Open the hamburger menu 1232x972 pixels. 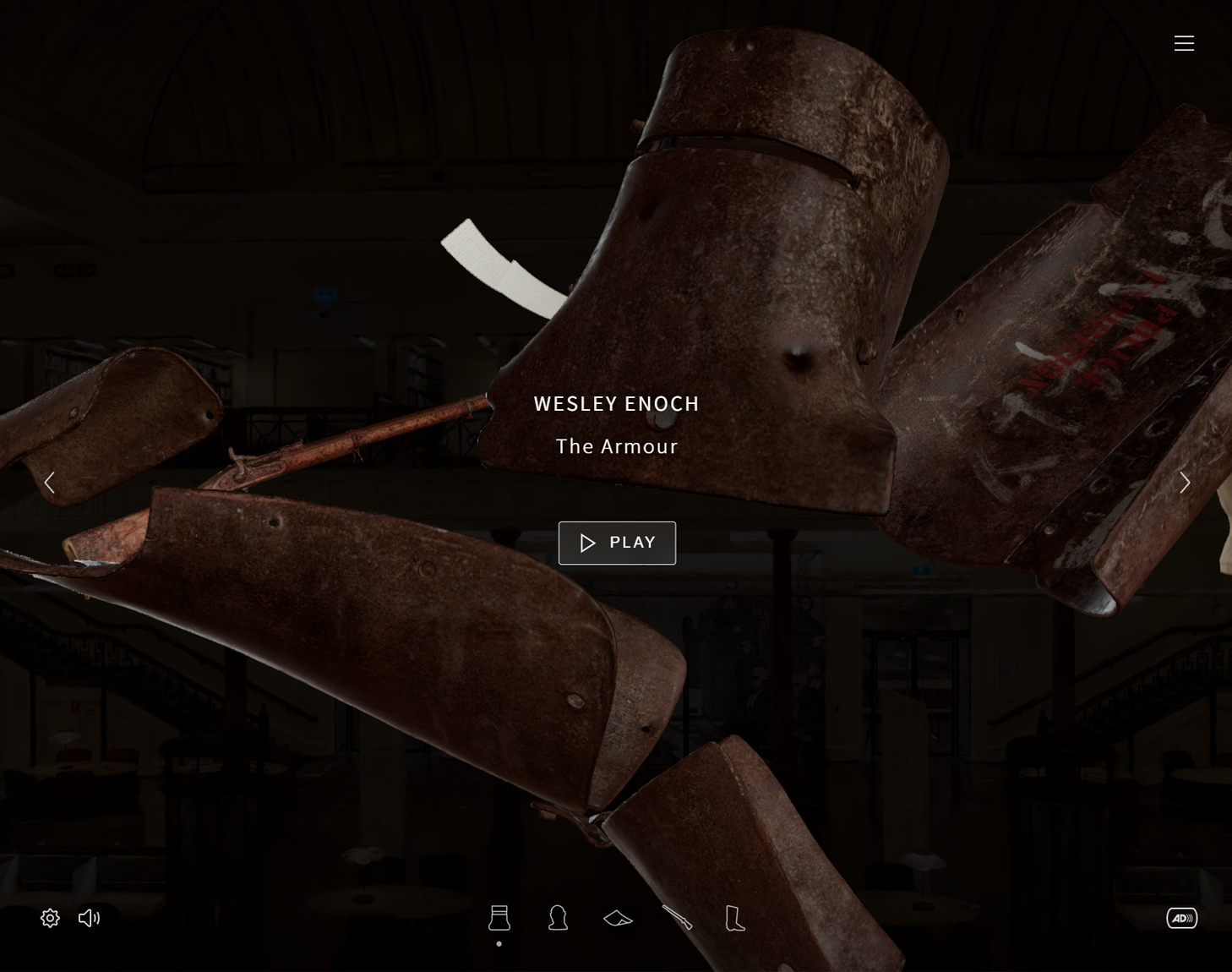pos(1184,43)
